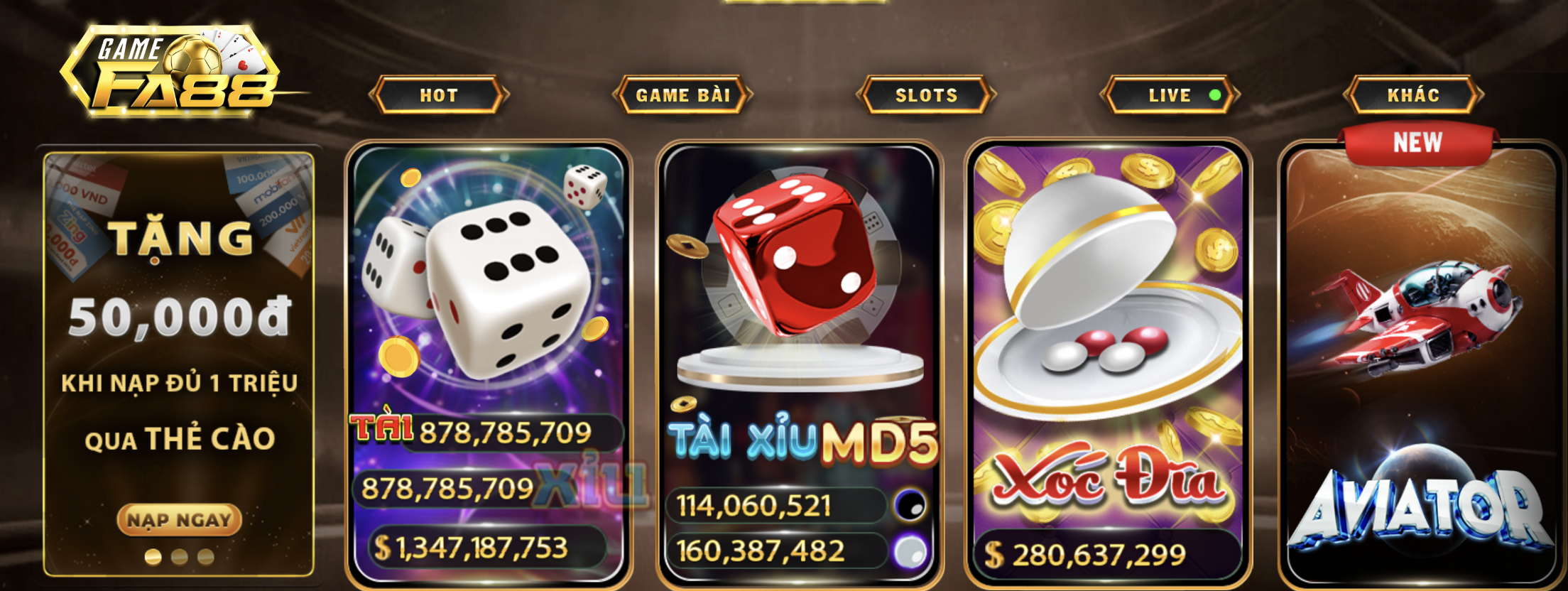Screen dimensions: 1568x591
Task: Show the LIVE games tab
Action: click(x=1170, y=95)
